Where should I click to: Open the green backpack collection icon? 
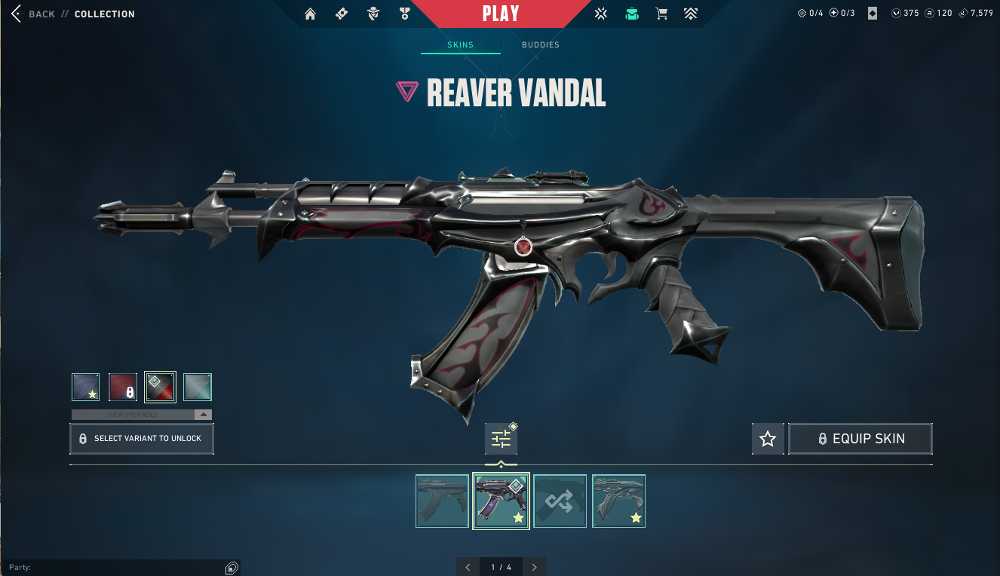coord(631,14)
